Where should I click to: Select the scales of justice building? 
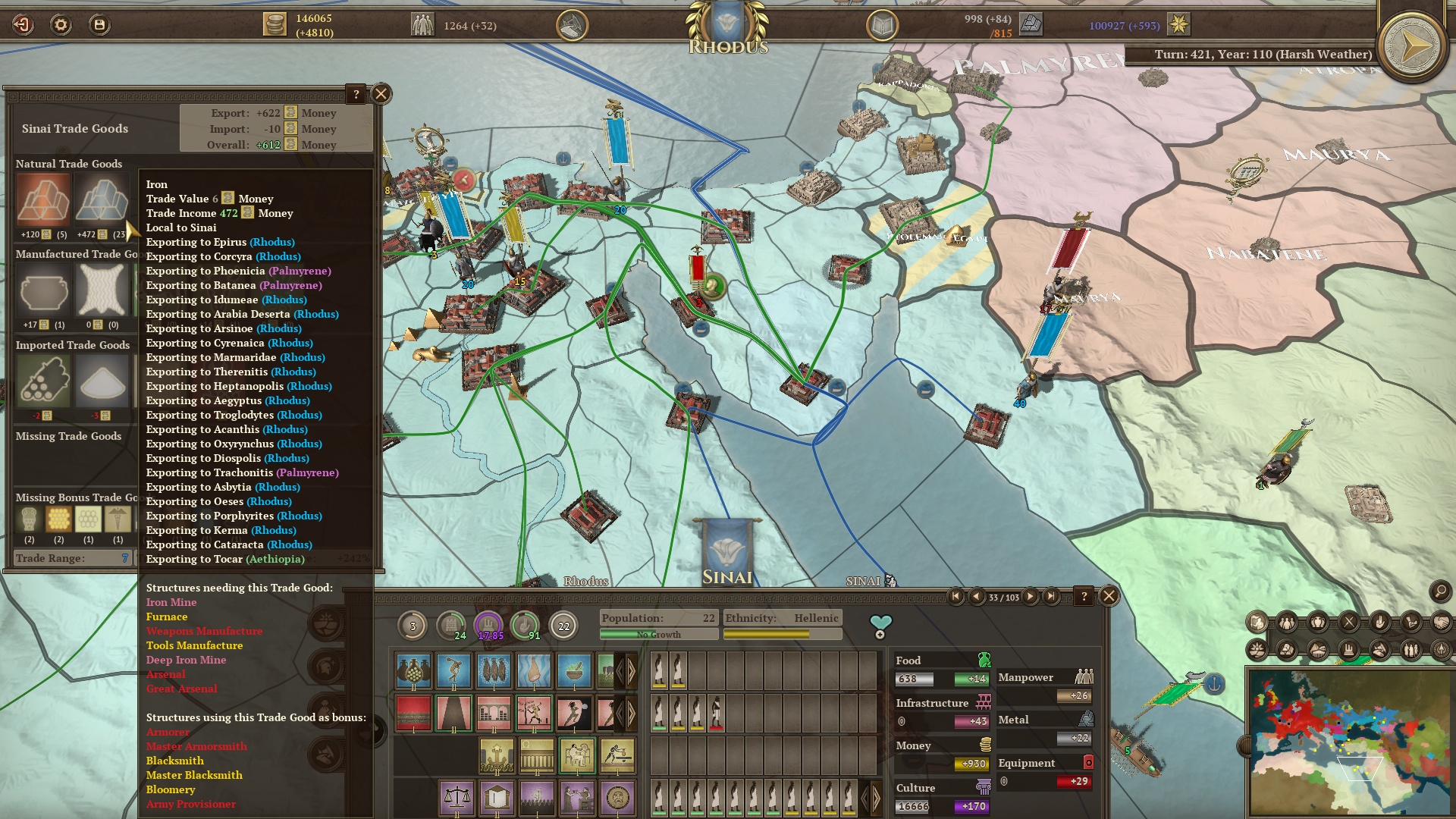[457, 798]
